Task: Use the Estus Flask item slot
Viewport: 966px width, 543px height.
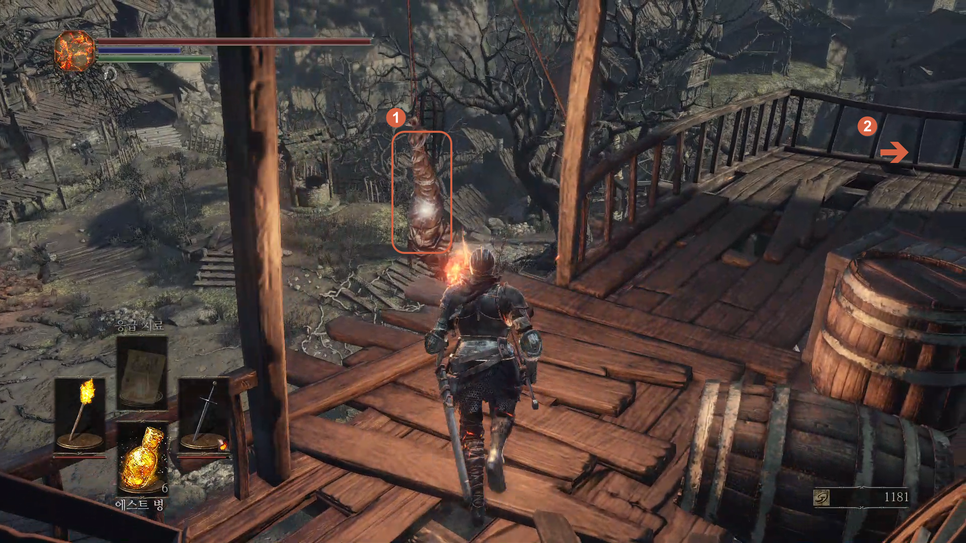Action: click(x=142, y=458)
